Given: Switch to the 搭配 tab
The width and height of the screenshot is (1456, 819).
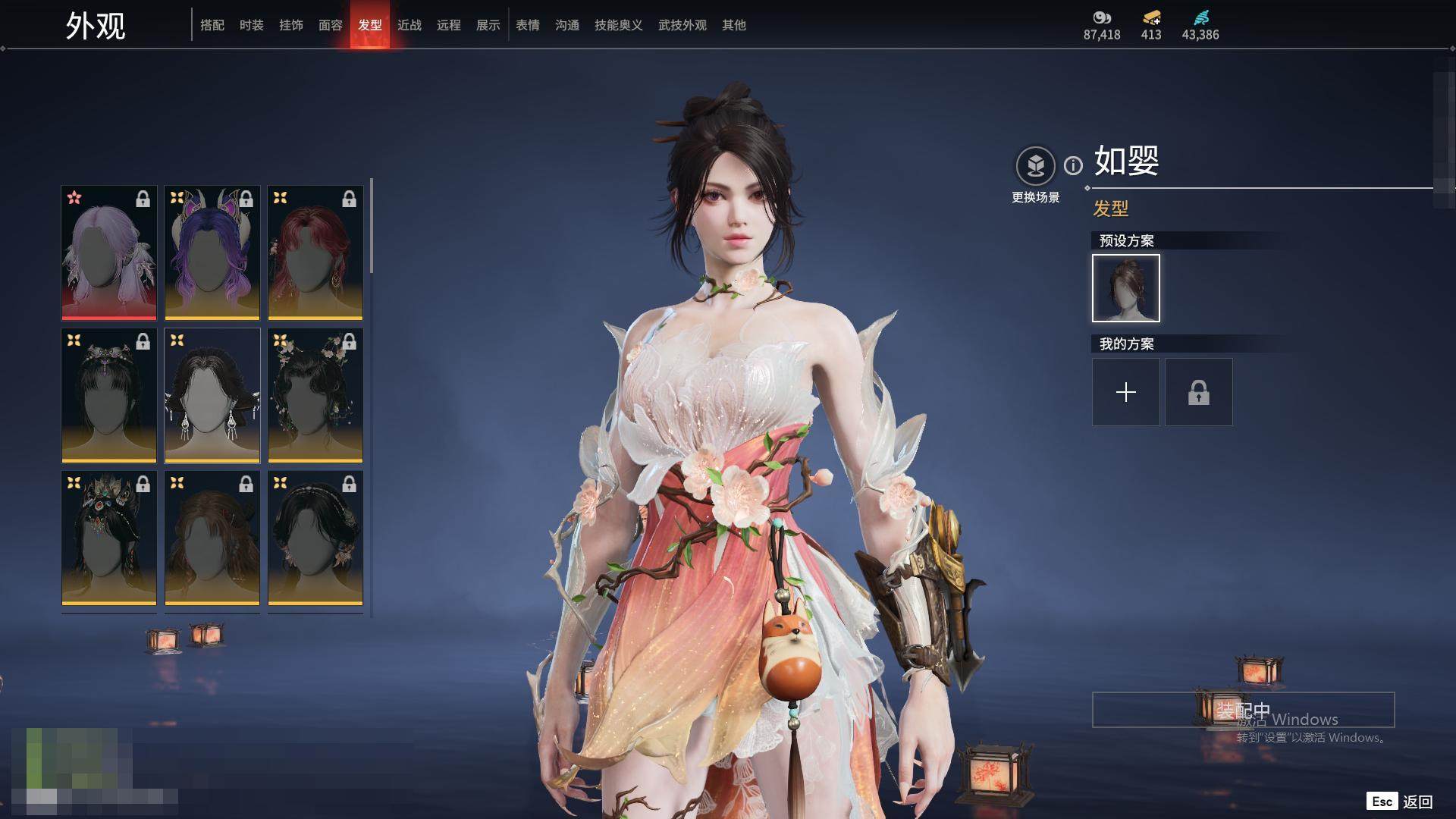Looking at the screenshot, I should 212,25.
